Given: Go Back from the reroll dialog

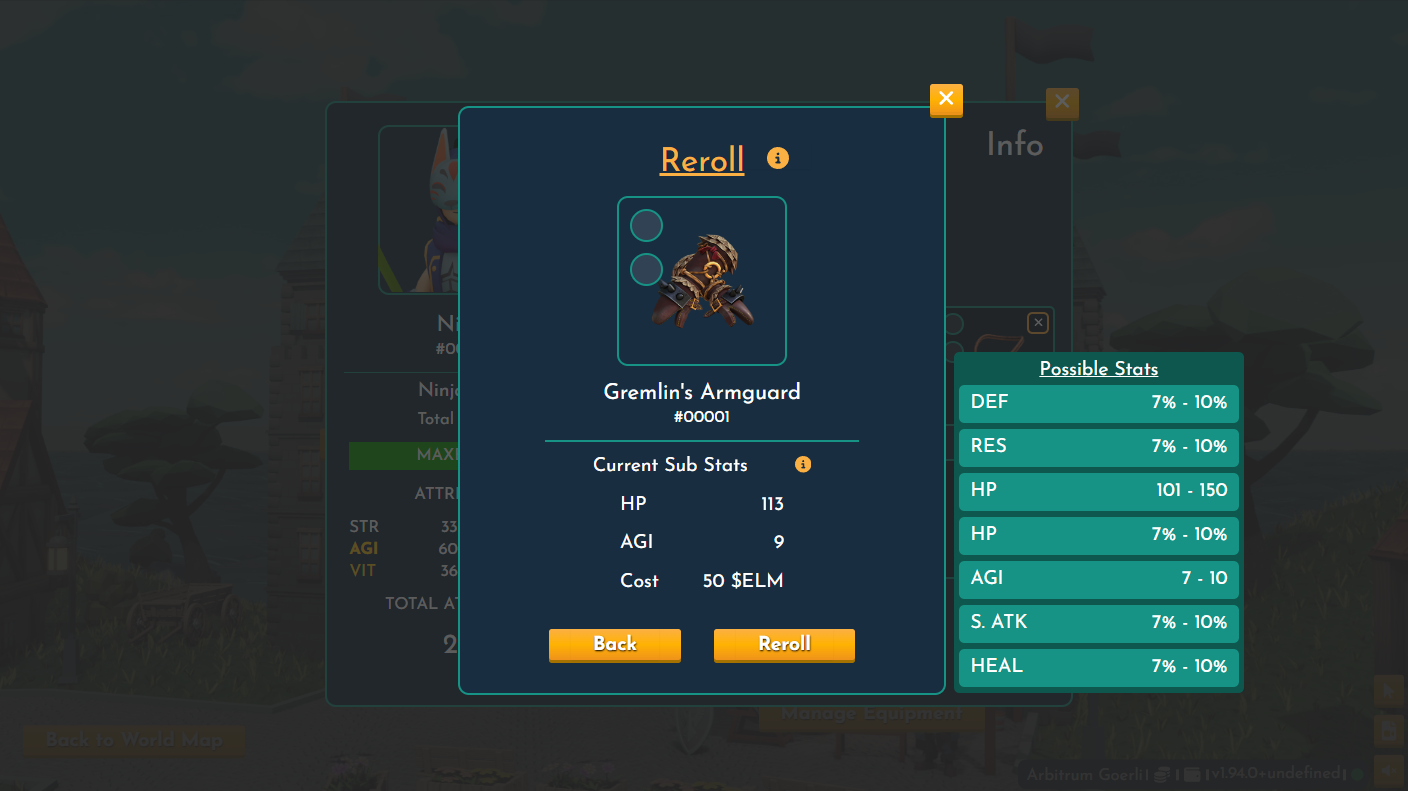Looking at the screenshot, I should pyautogui.click(x=614, y=644).
